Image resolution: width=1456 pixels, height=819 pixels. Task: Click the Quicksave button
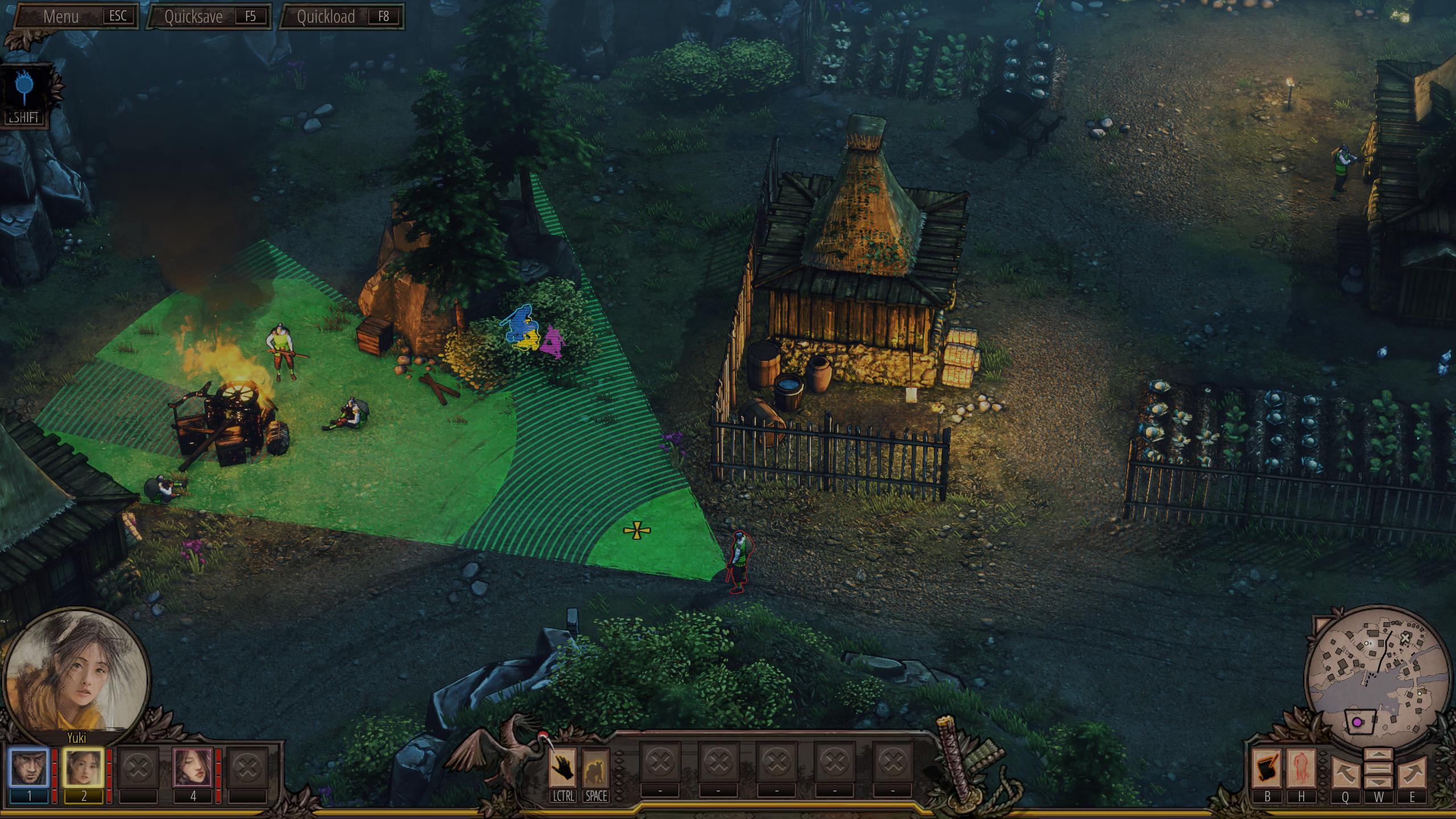[209, 16]
